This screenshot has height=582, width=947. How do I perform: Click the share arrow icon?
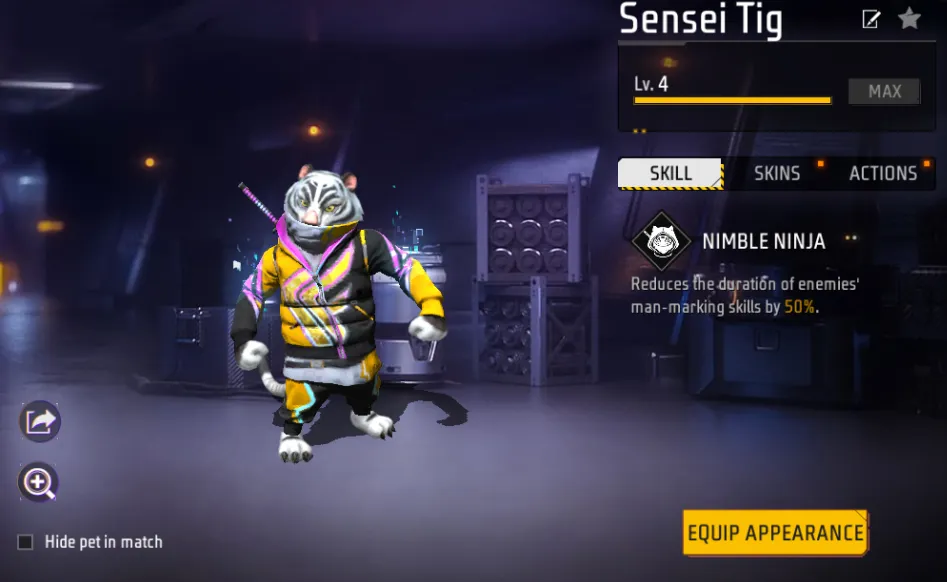(40, 421)
